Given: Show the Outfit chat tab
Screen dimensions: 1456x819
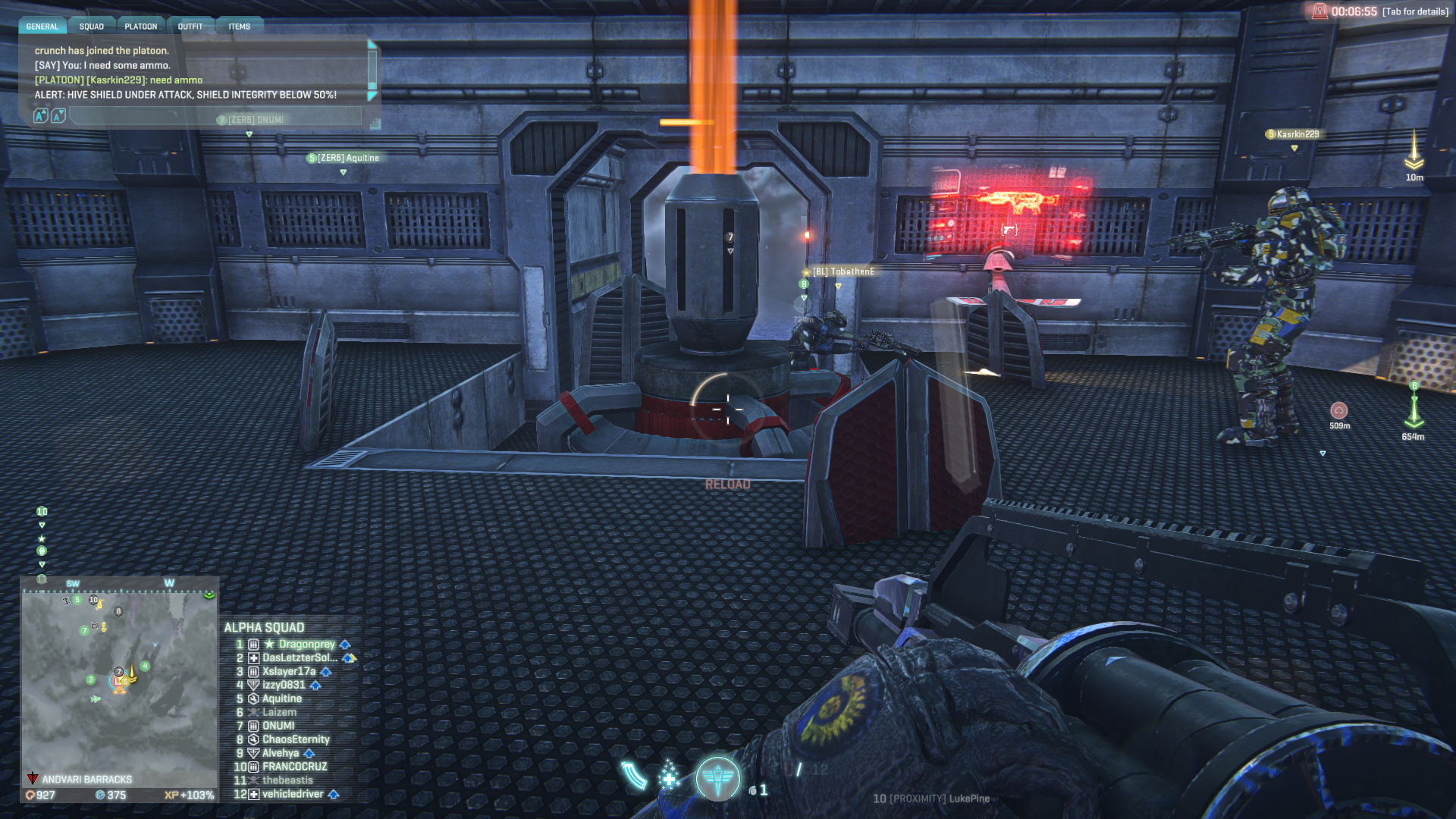Looking at the screenshot, I should (190, 27).
